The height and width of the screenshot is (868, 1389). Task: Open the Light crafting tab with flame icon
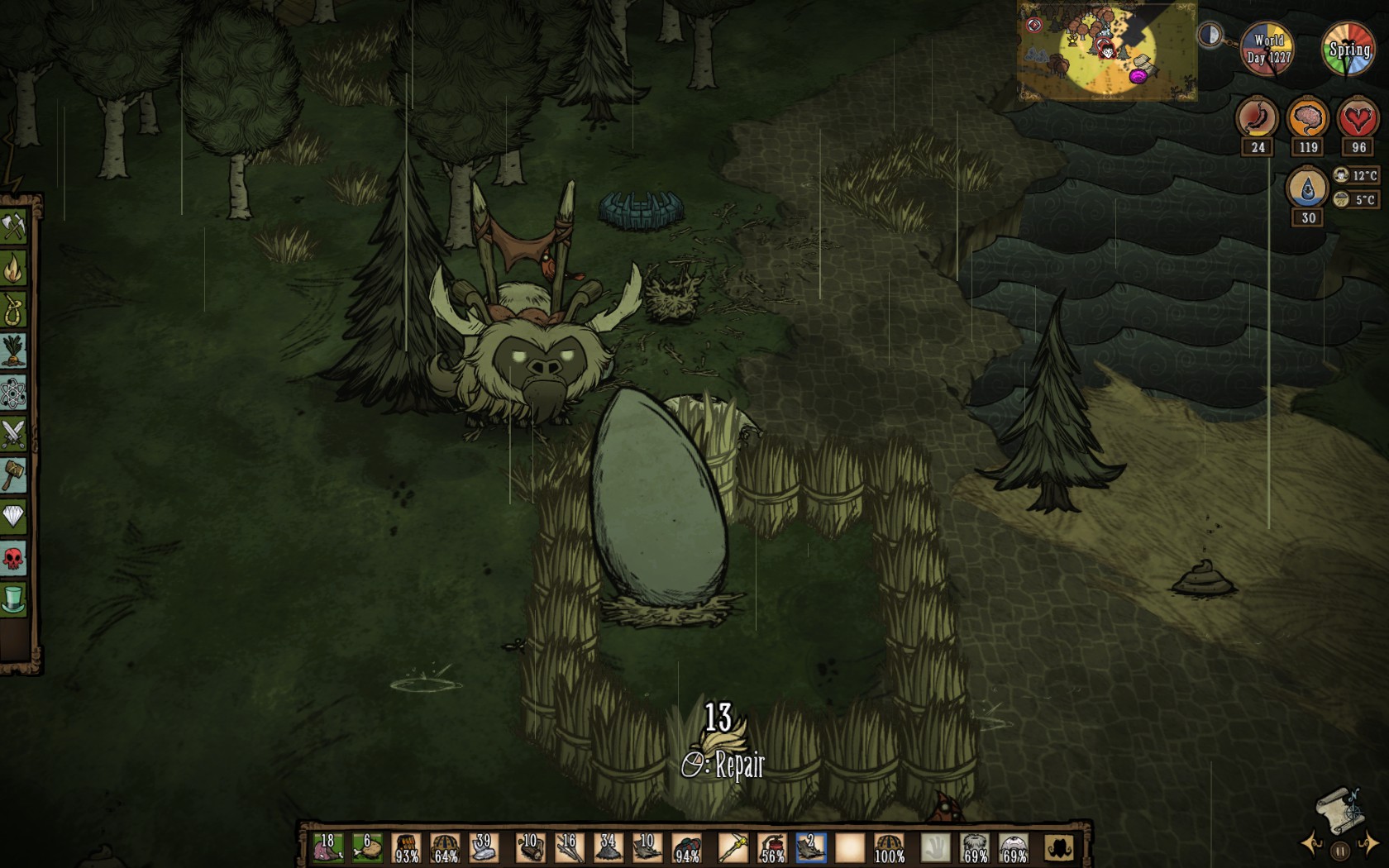(14, 268)
